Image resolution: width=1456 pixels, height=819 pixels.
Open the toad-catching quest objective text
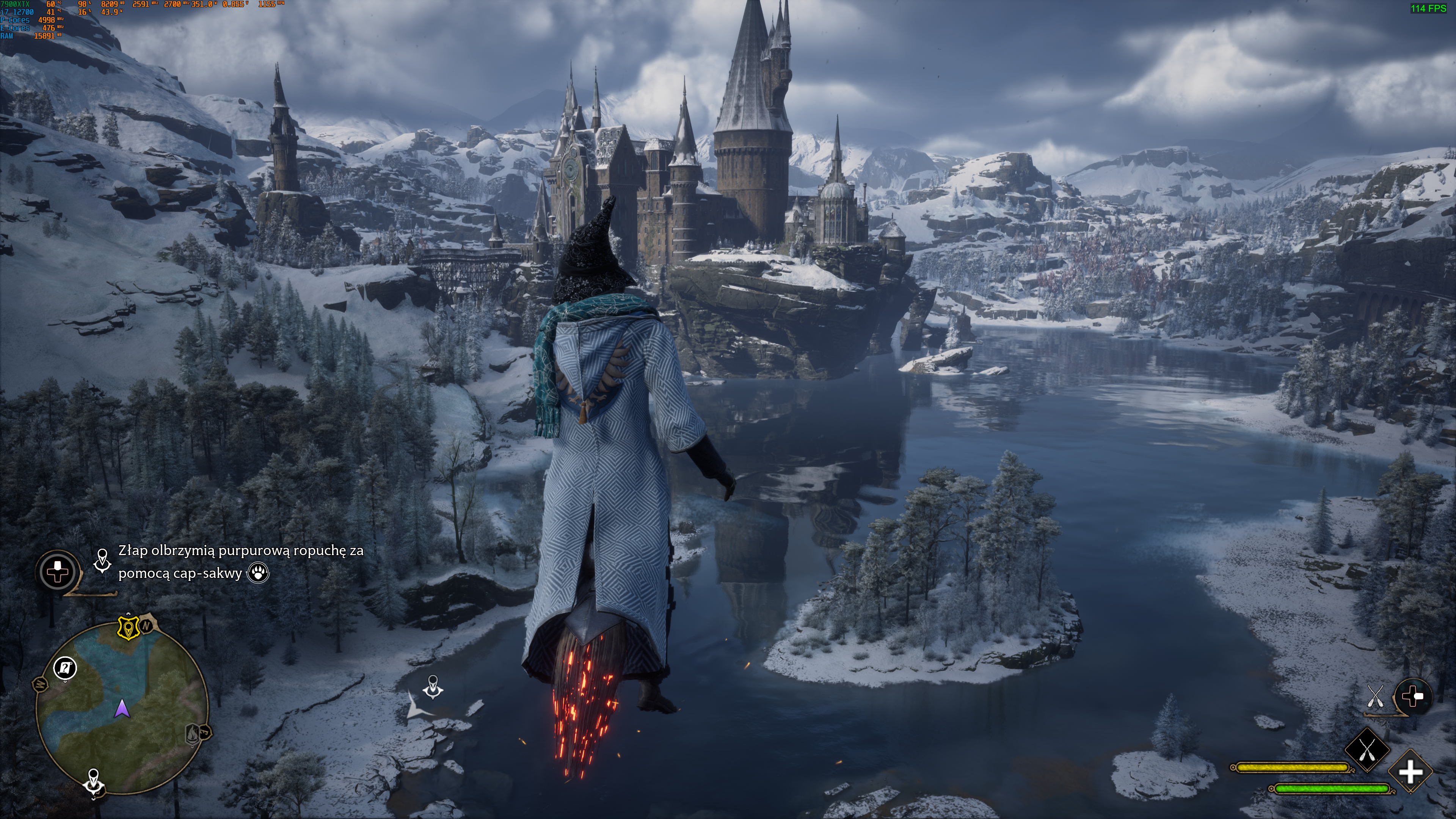[x=241, y=561]
